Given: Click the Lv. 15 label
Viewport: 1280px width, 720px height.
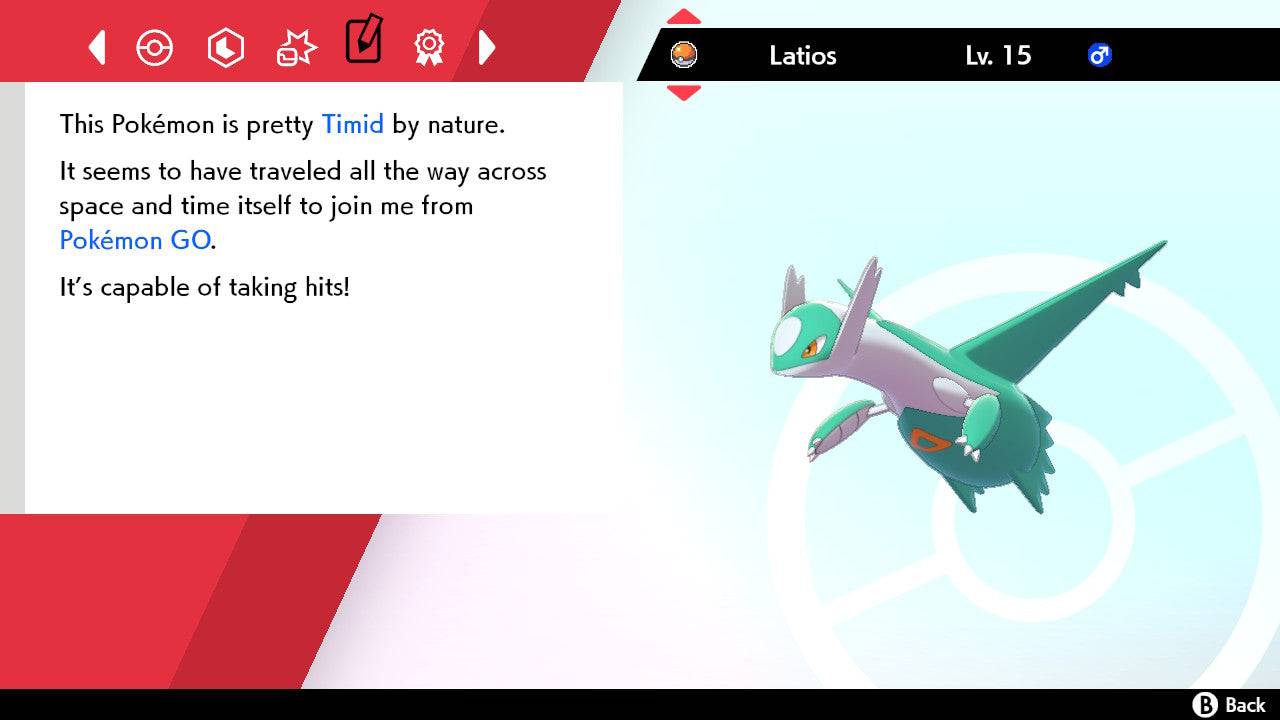Looking at the screenshot, I should coord(1000,56).
